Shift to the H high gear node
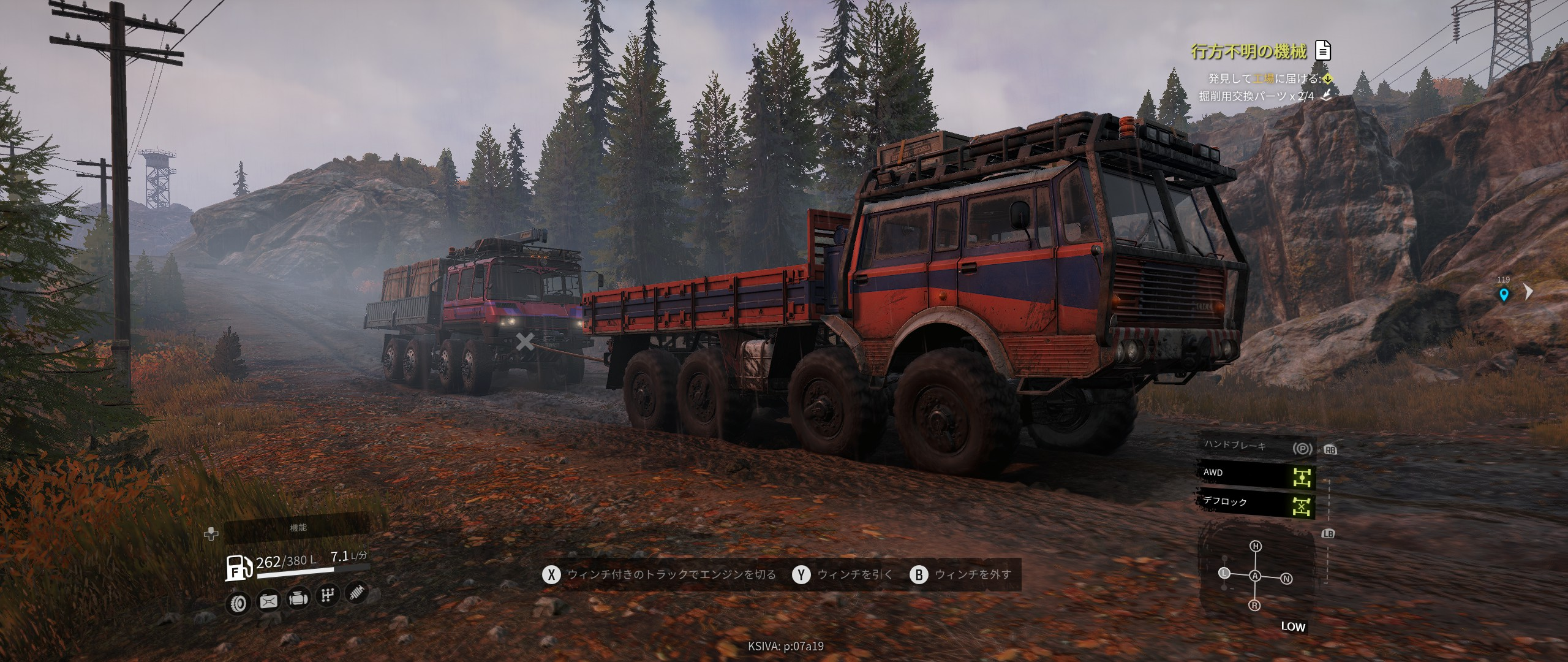 coord(1256,546)
